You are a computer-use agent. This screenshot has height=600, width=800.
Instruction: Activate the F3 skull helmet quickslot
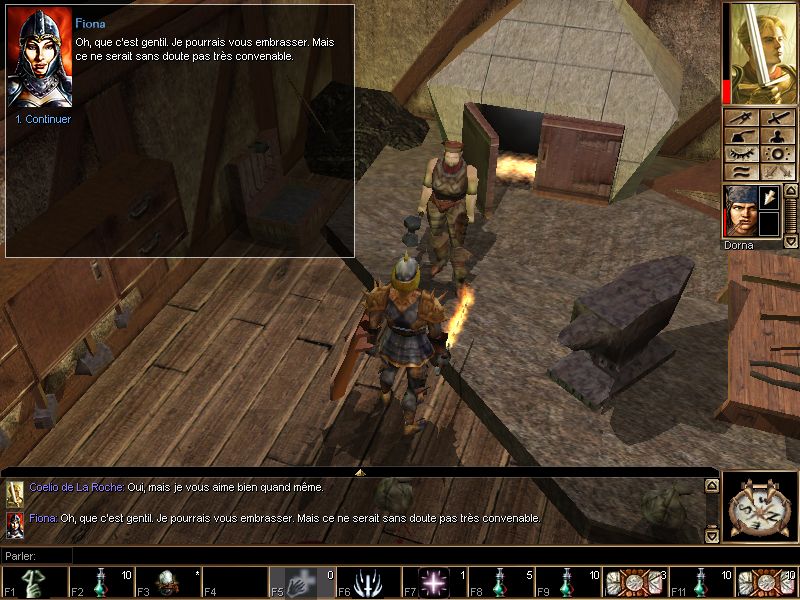point(168,582)
